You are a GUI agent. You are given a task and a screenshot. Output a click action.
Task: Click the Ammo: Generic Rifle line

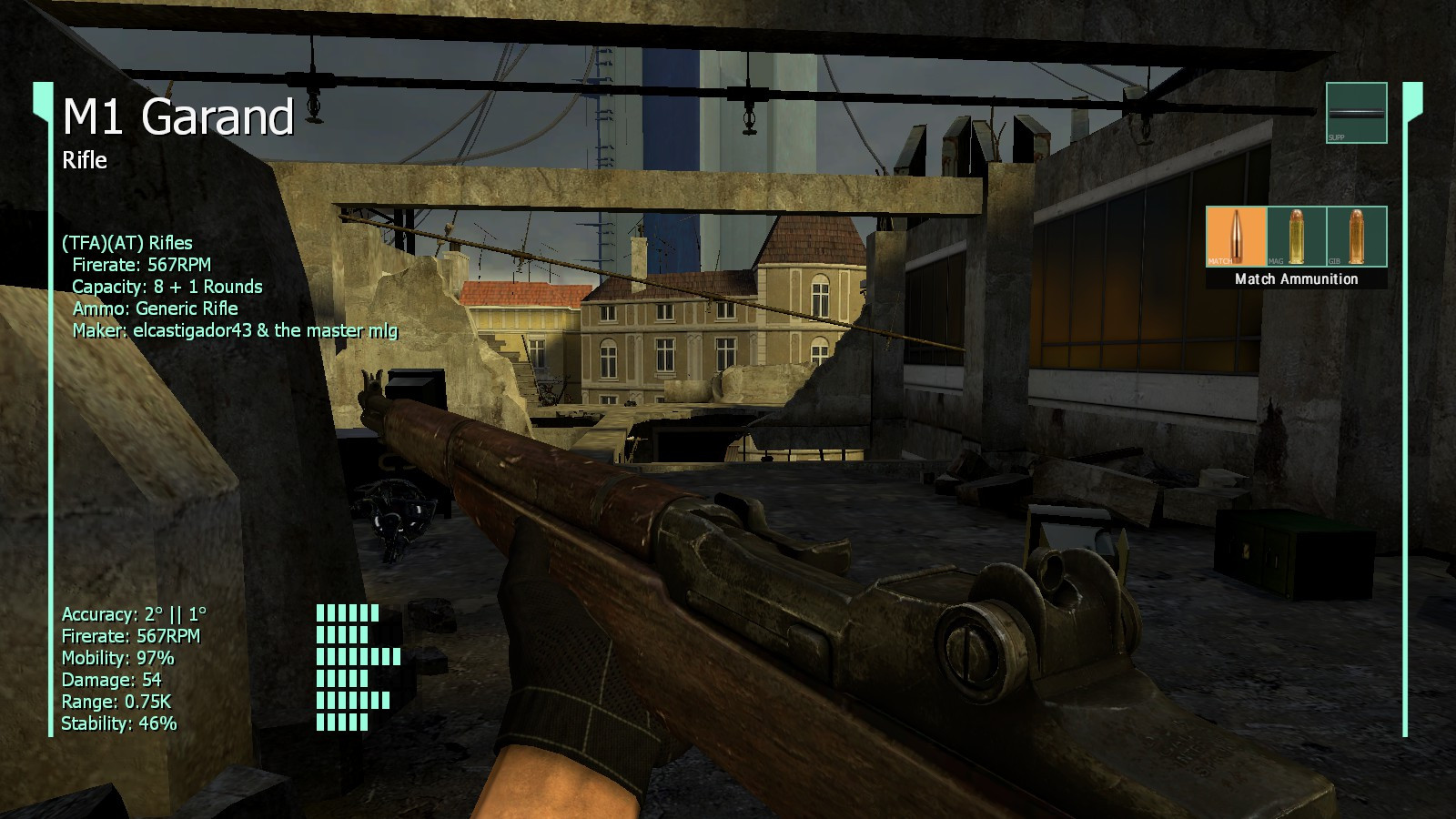tap(157, 308)
